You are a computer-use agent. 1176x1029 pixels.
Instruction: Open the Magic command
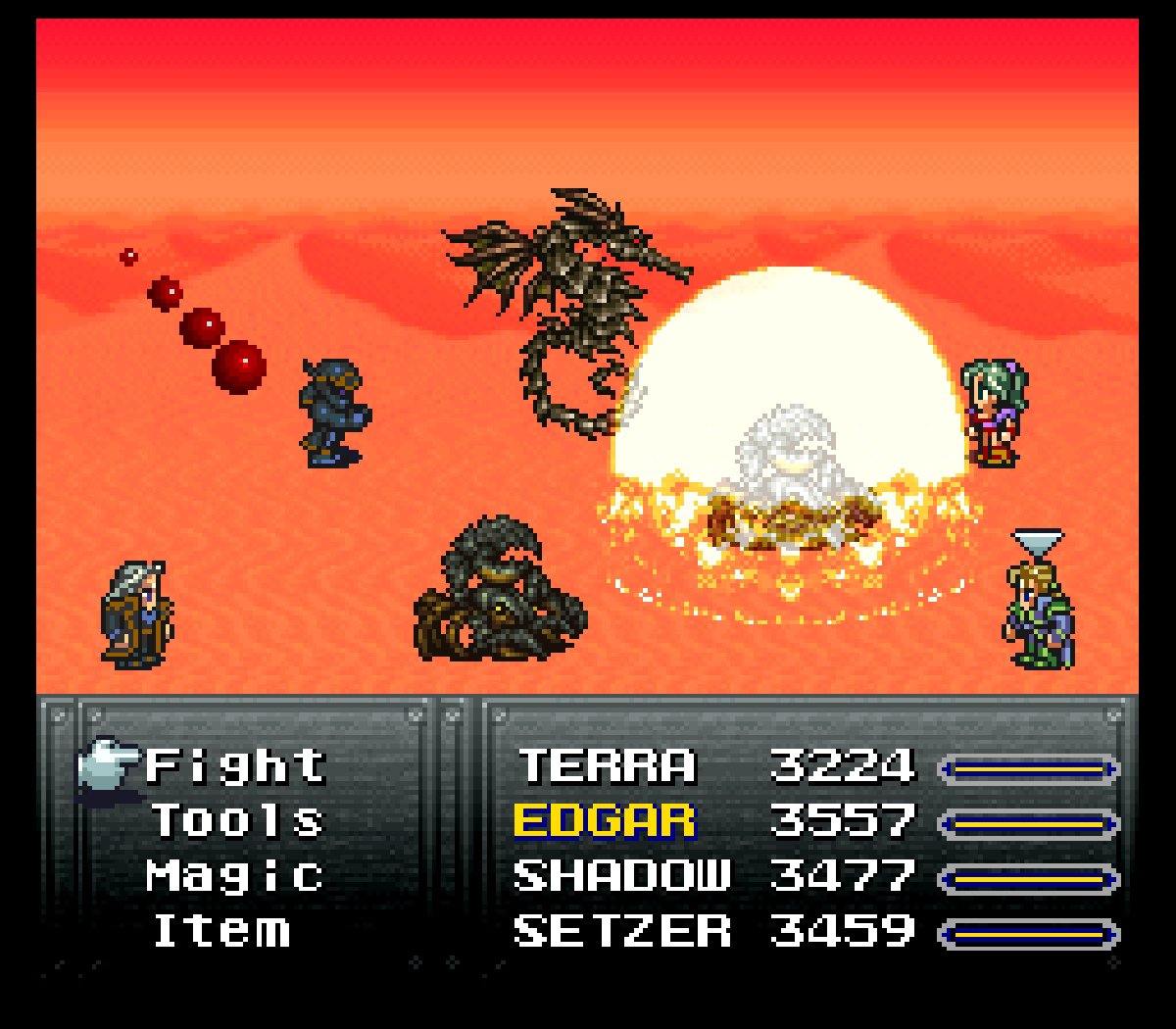(235, 875)
